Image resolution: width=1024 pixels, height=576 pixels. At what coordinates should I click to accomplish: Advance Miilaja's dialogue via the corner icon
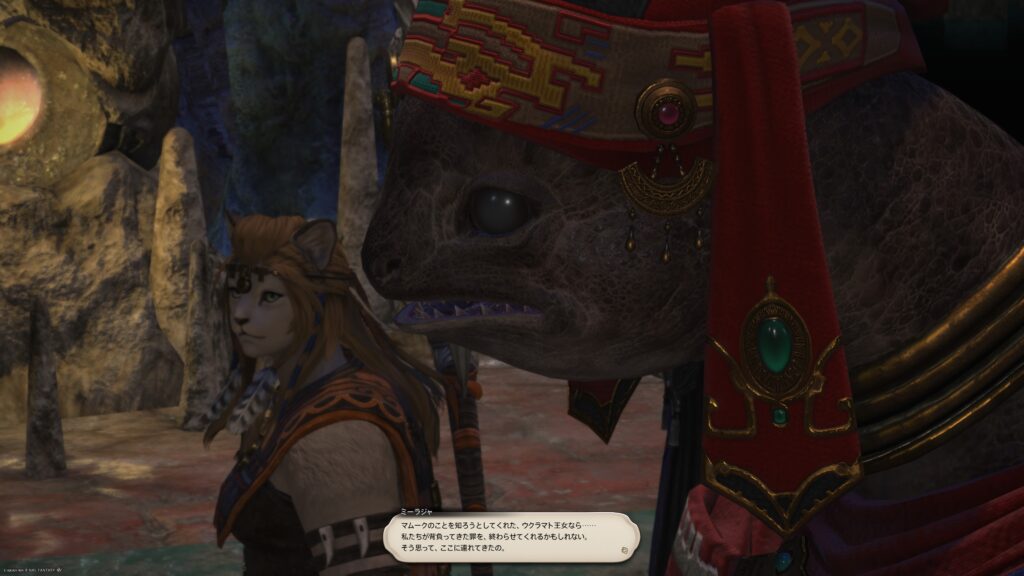pyautogui.click(x=624, y=550)
